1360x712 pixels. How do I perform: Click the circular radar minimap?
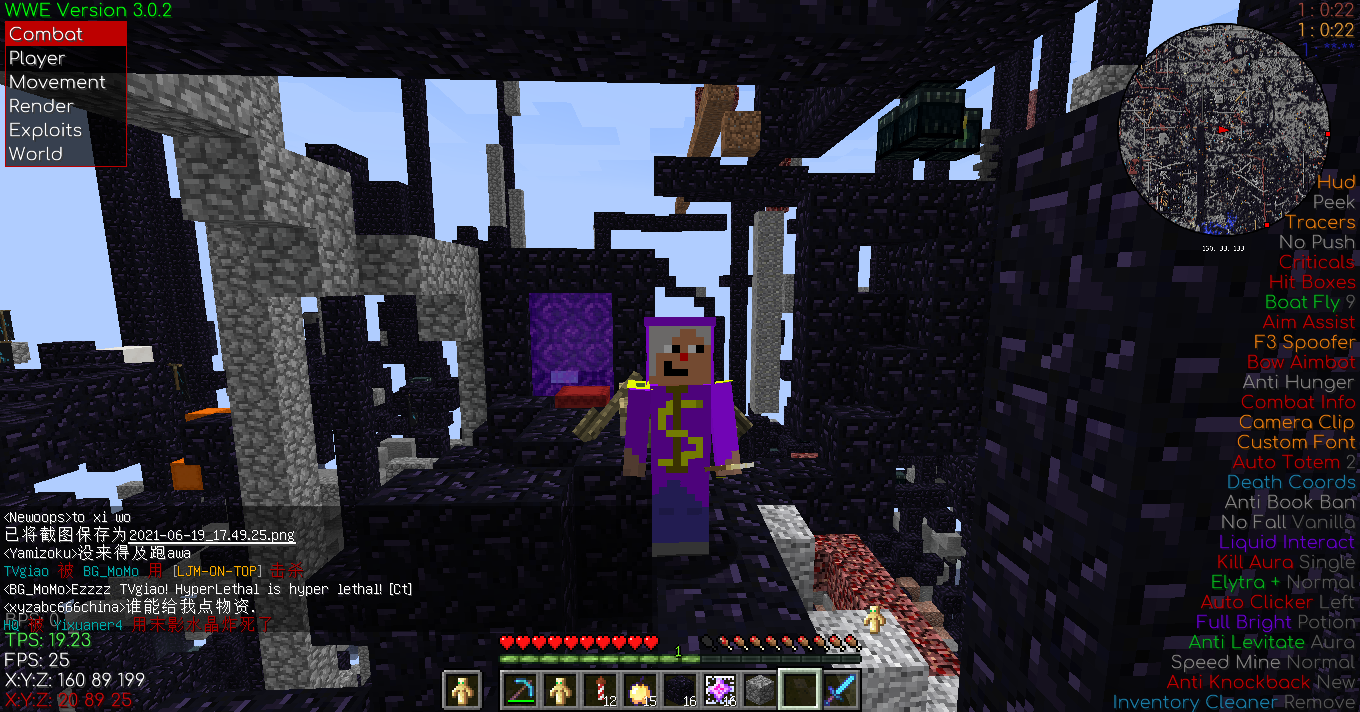1223,130
